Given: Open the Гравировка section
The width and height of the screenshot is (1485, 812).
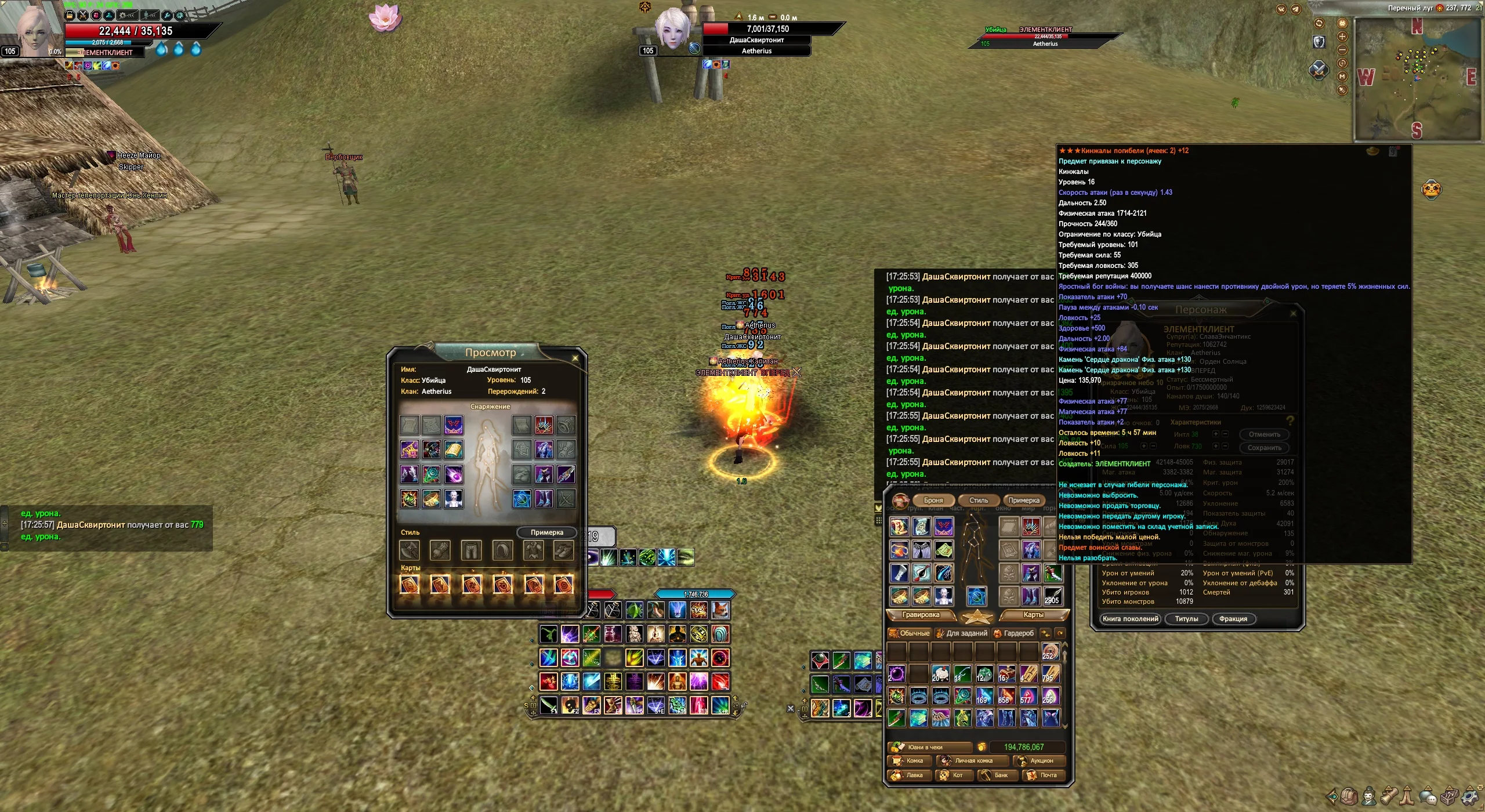Looking at the screenshot, I should click(x=921, y=615).
